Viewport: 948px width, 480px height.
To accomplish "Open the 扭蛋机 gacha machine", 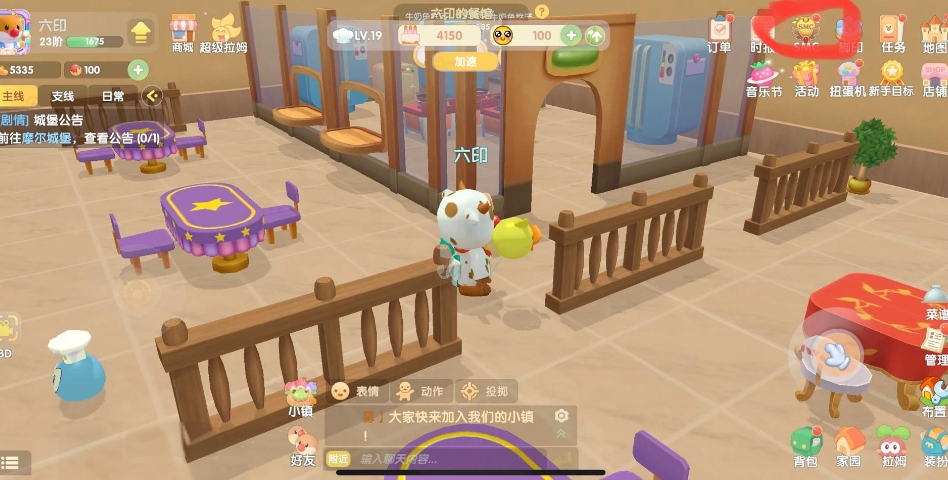I will [x=848, y=76].
